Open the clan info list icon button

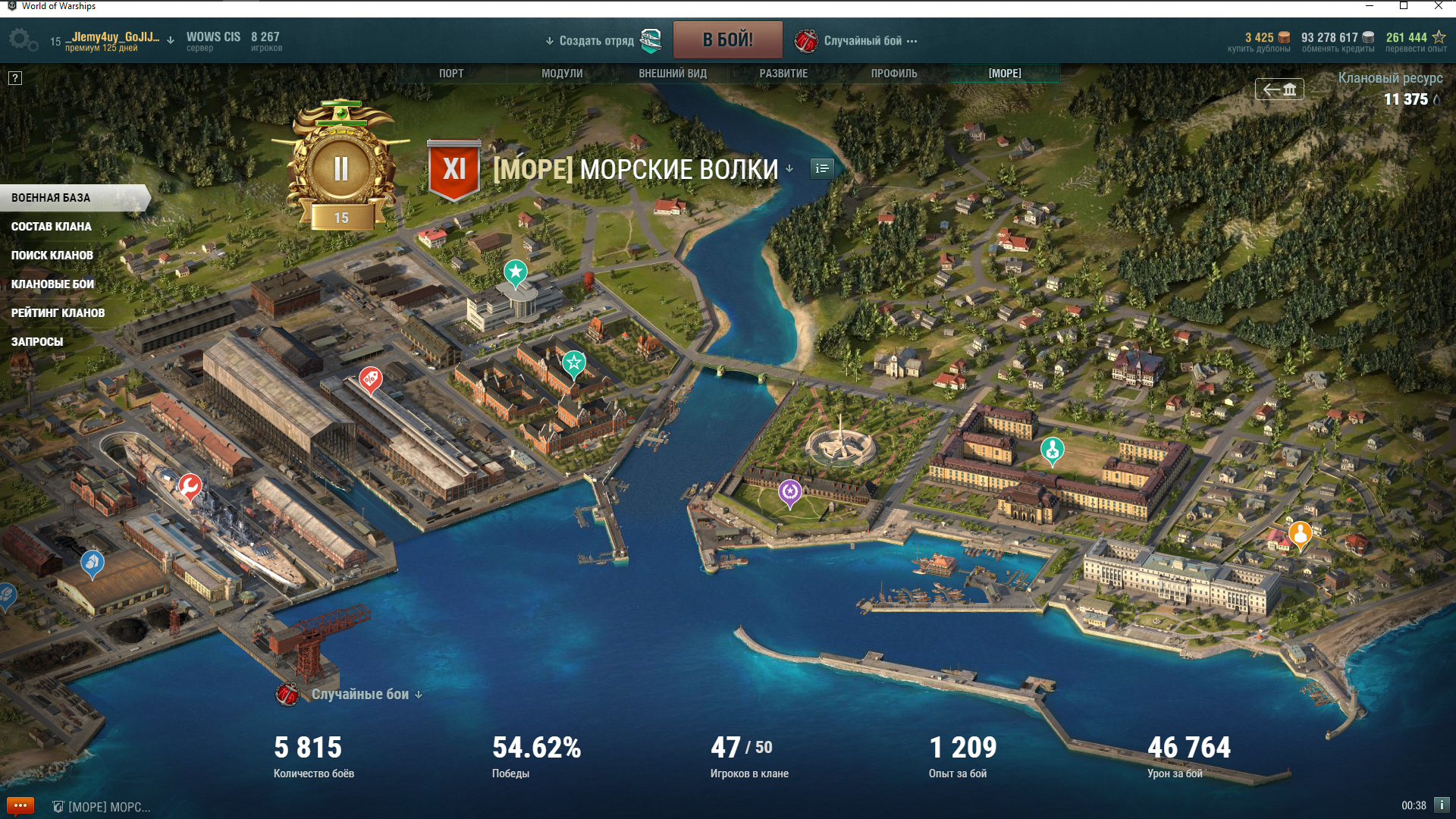(822, 168)
